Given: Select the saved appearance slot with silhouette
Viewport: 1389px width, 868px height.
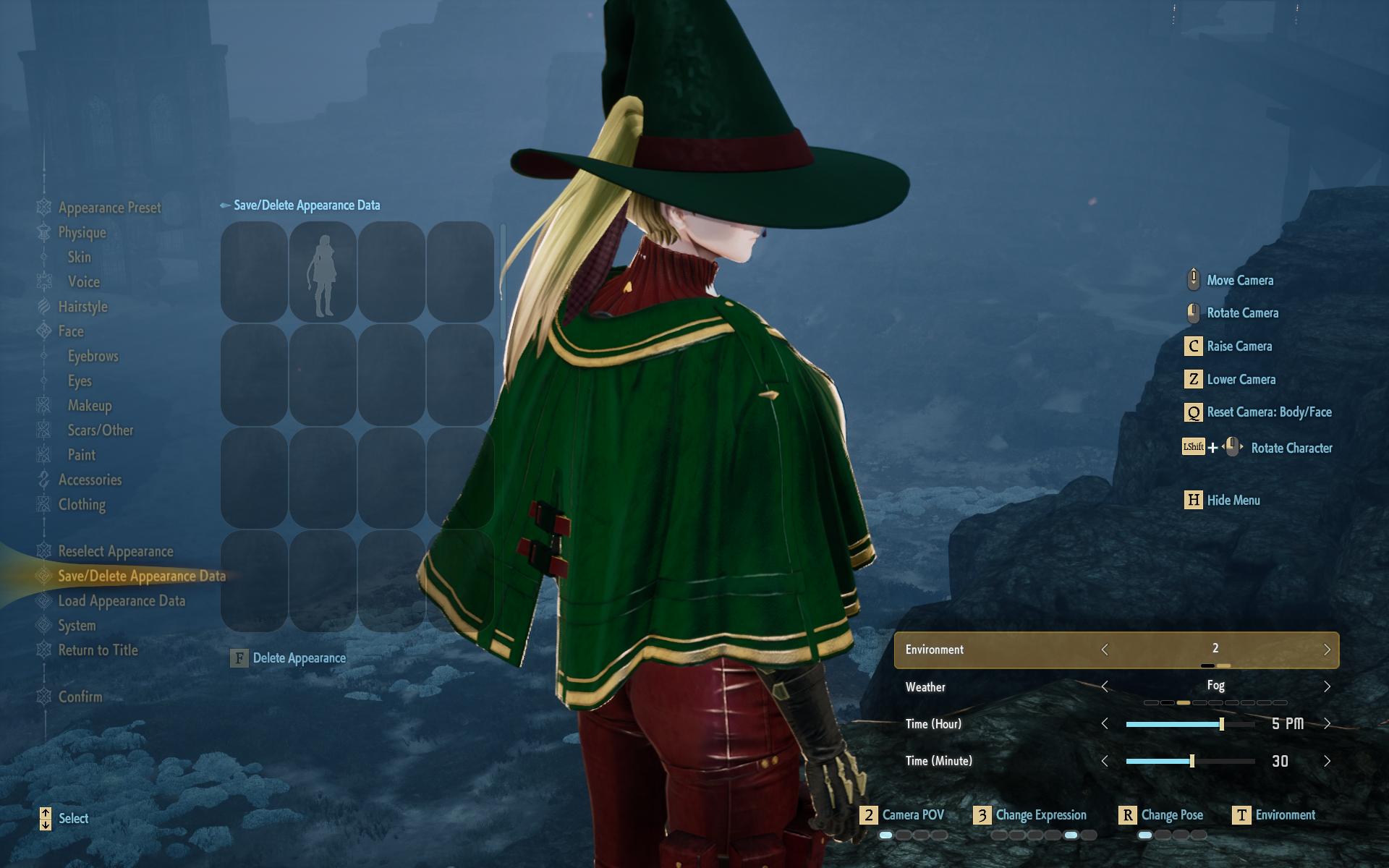Looking at the screenshot, I should [323, 272].
